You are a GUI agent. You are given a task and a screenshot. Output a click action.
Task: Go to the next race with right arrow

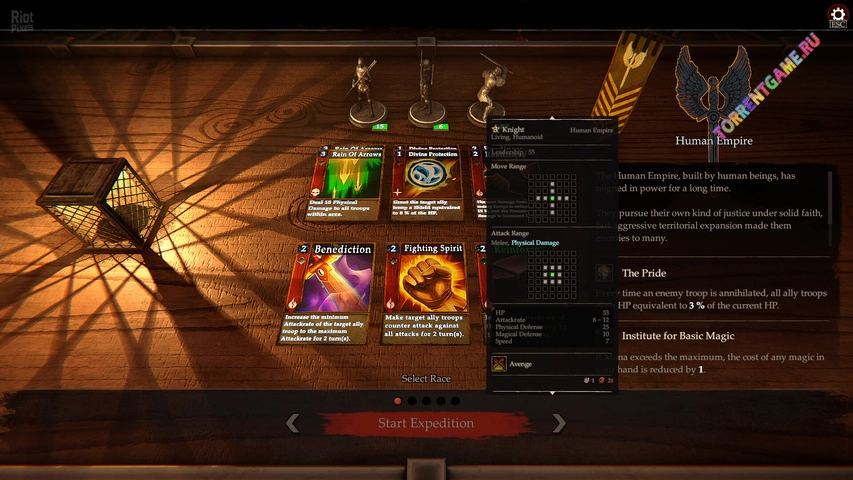559,423
